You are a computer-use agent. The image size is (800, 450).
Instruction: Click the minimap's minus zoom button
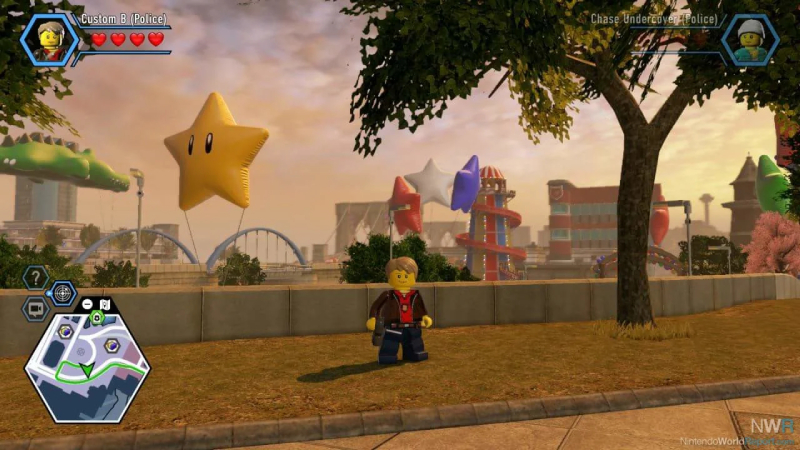click(87, 304)
